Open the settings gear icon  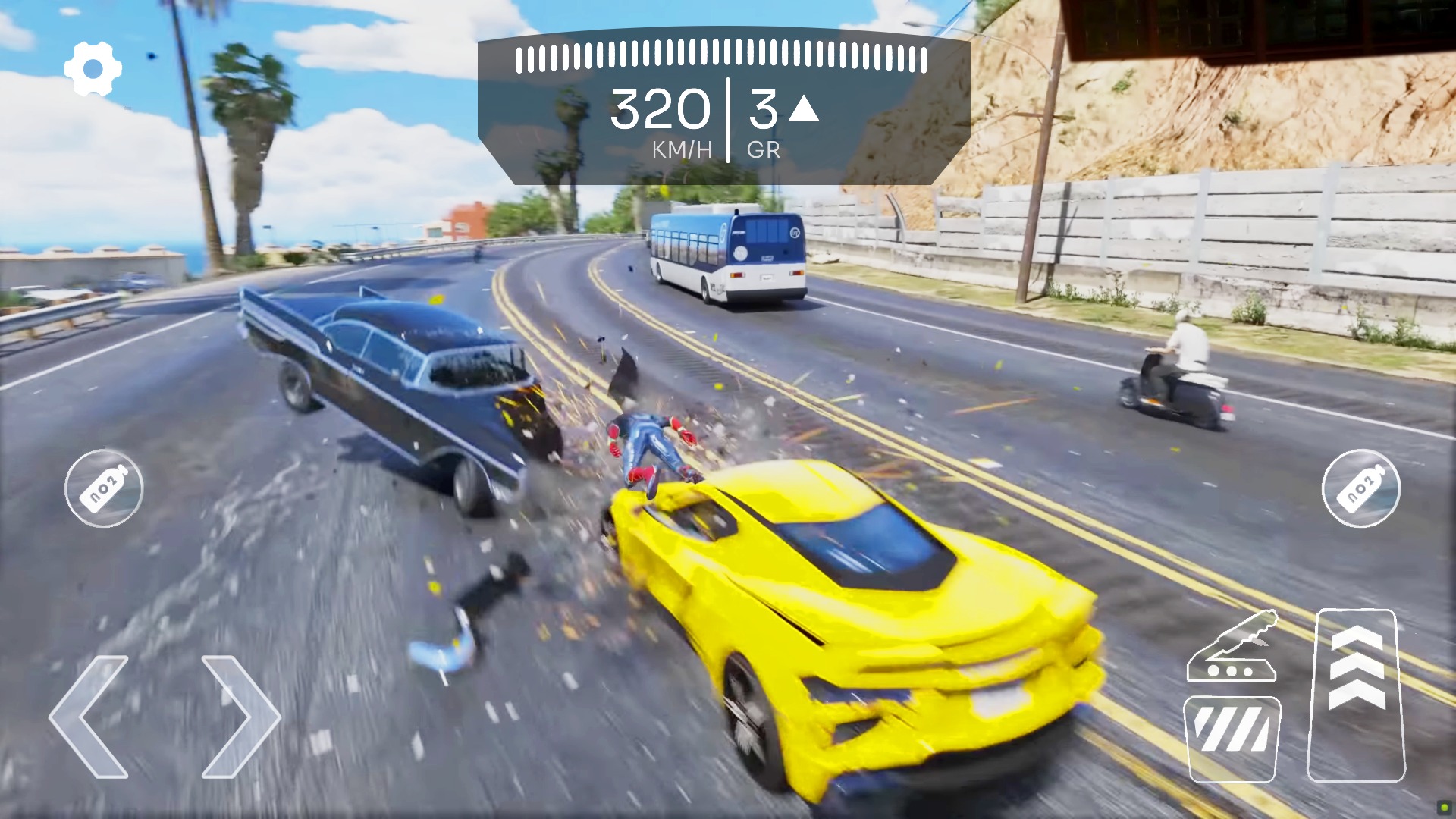click(x=92, y=67)
